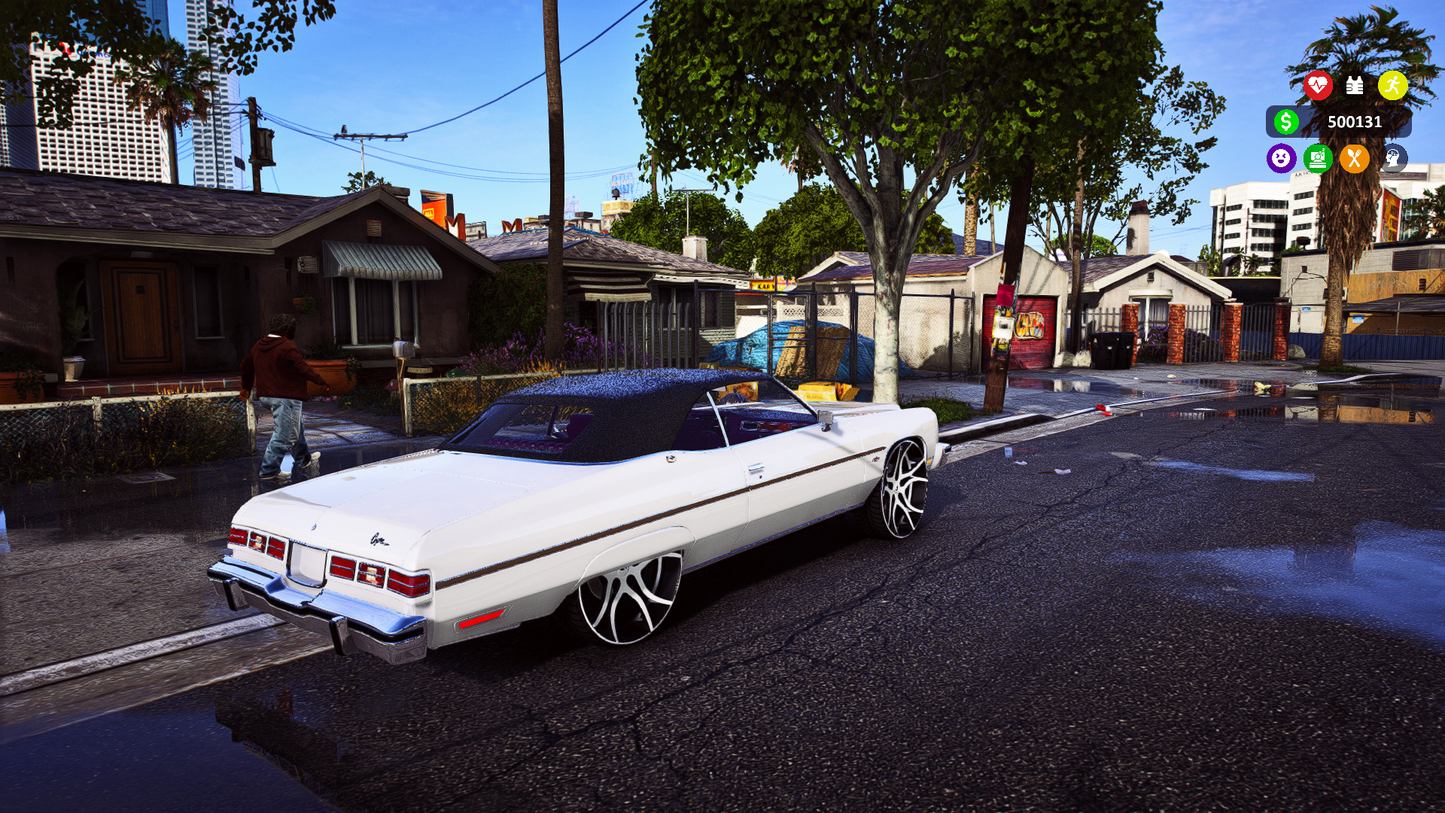This screenshot has width=1445, height=813.
Task: Click the stamina level indicator ring
Action: (1394, 86)
